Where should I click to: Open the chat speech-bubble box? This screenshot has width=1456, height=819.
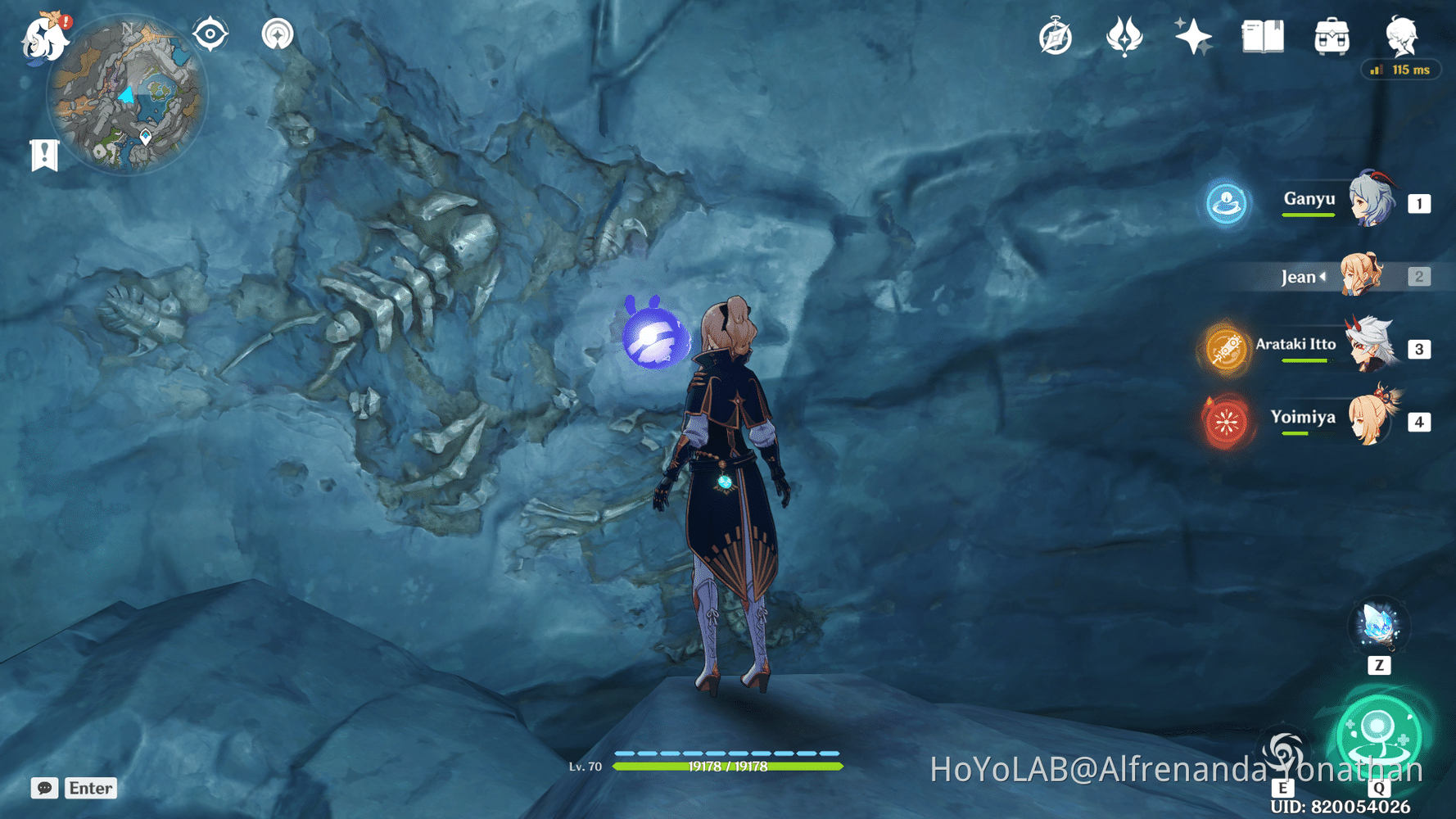point(45,788)
